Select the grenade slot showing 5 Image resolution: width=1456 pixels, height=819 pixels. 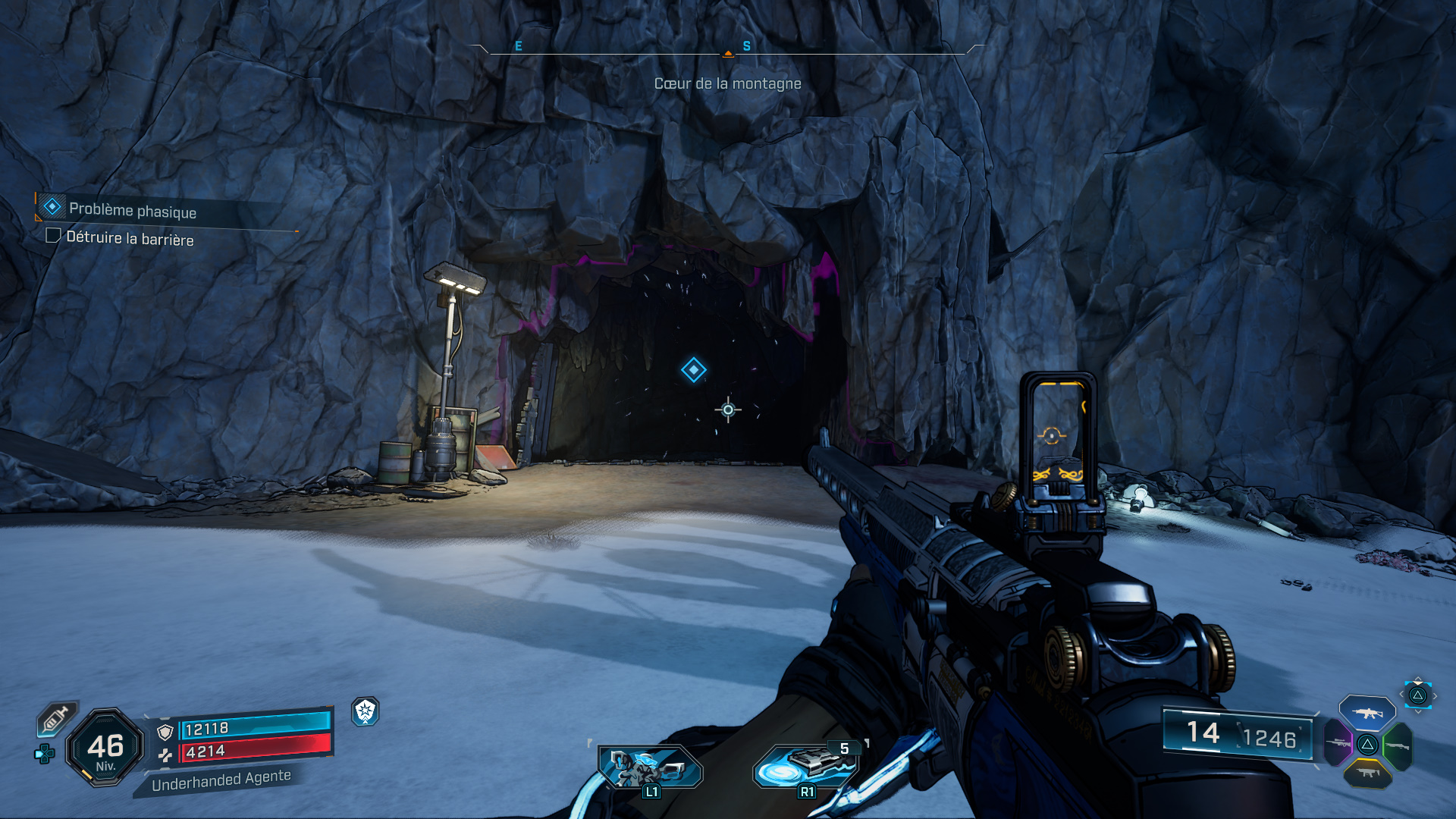(805, 766)
